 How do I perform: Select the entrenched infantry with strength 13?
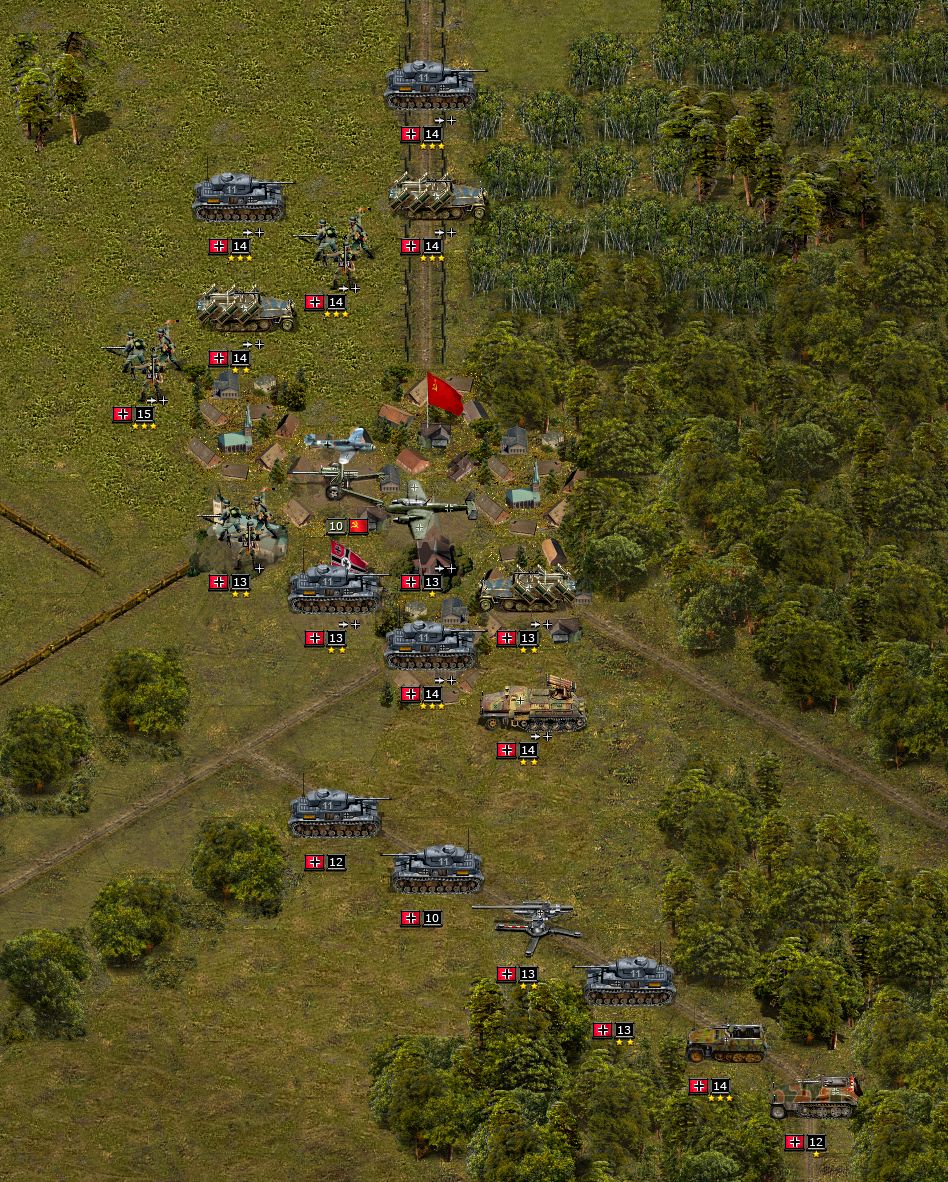(x=243, y=526)
